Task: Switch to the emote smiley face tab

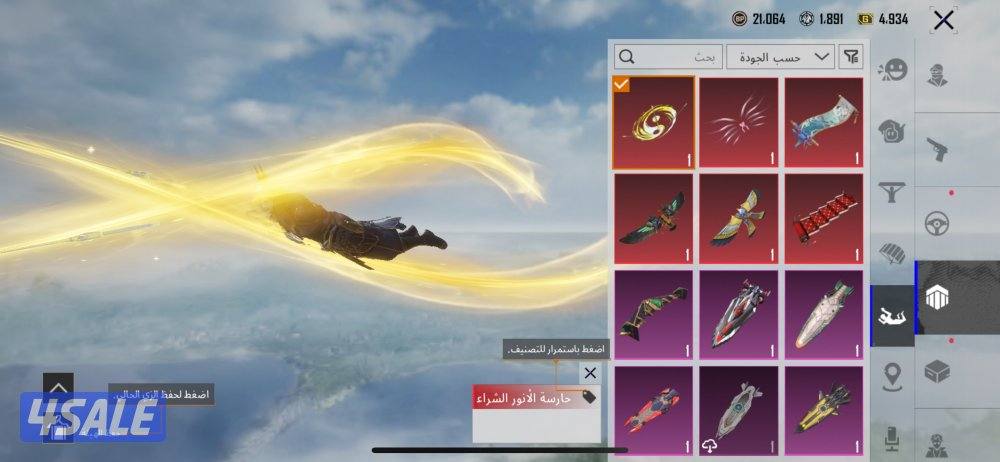Action: (x=891, y=71)
